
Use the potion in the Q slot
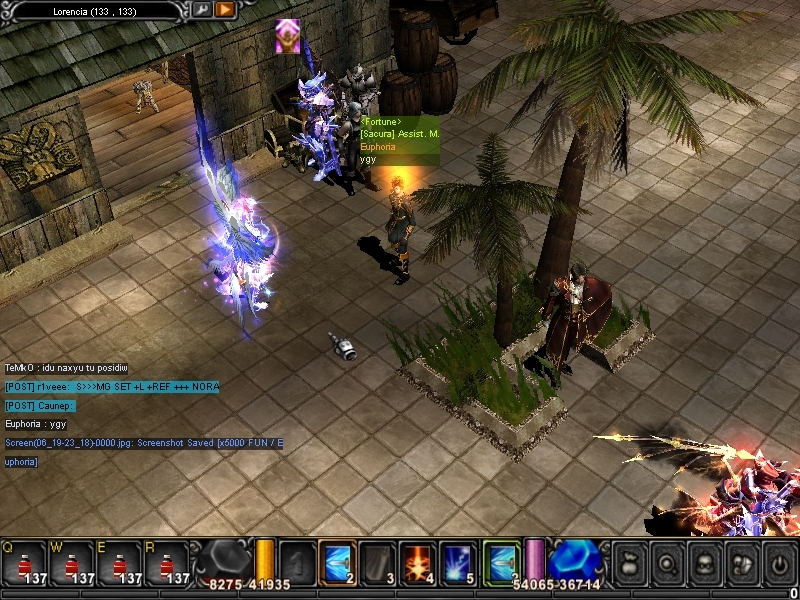[24, 564]
